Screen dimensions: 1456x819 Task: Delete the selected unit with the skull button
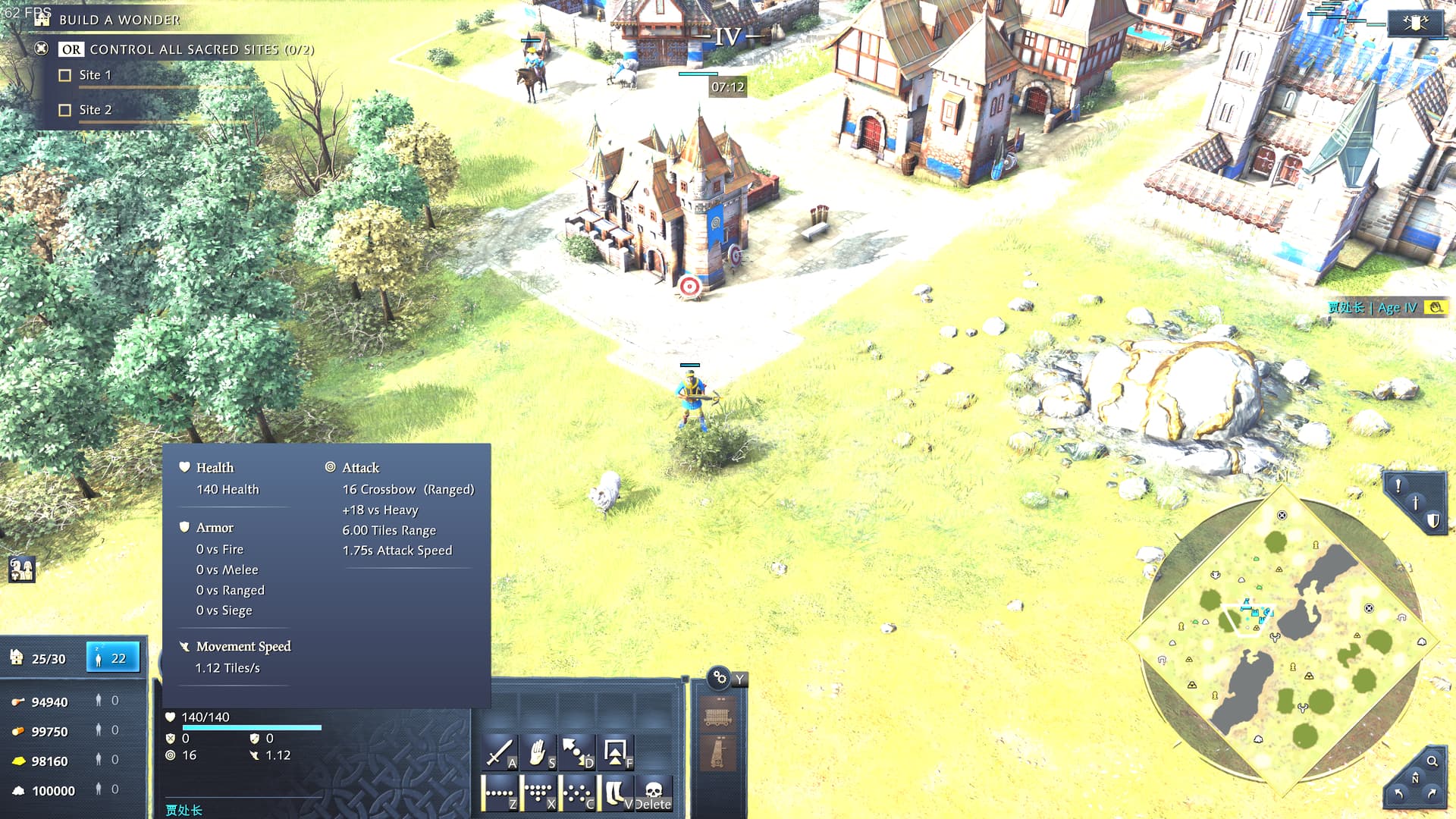point(653,793)
